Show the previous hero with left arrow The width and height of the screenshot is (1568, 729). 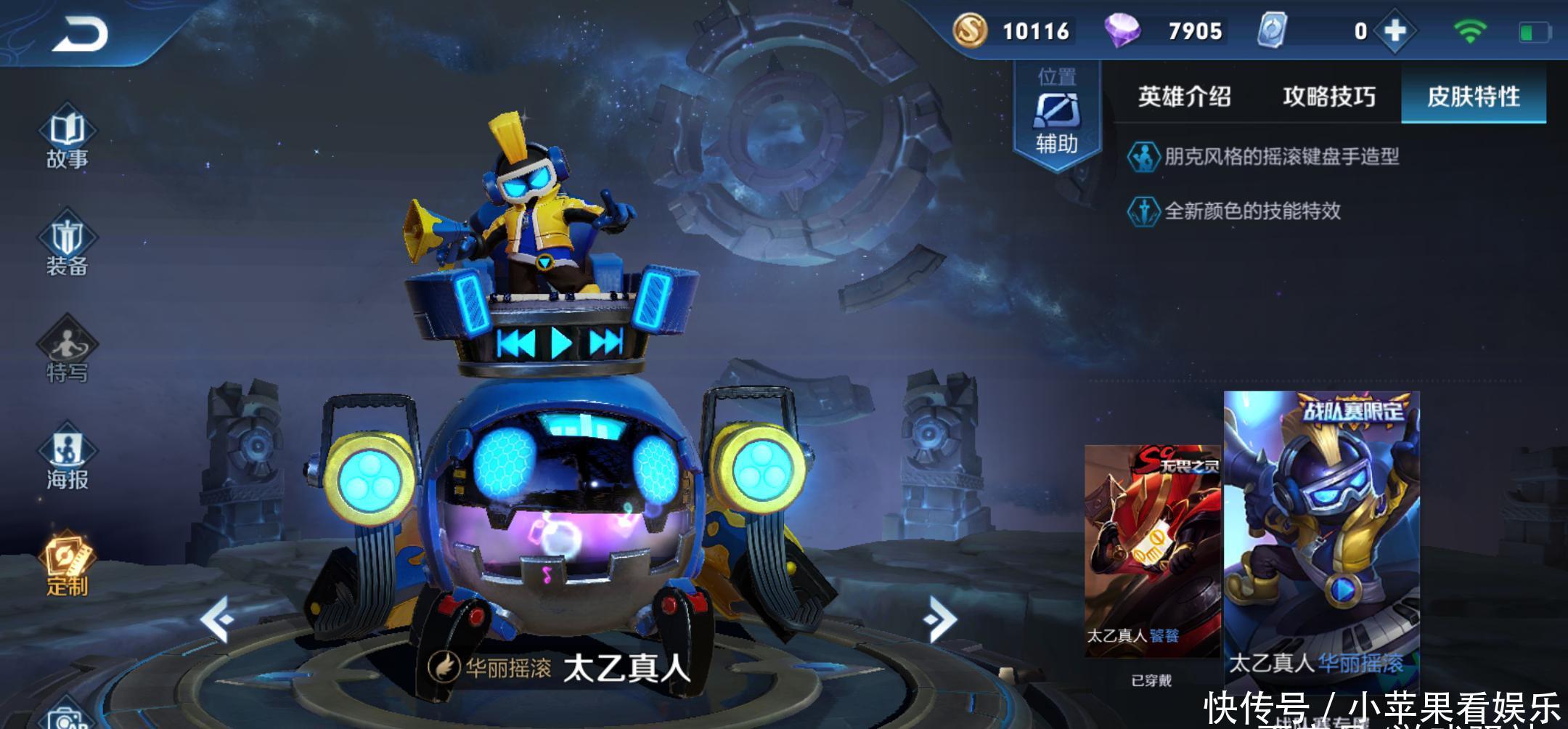[x=217, y=619]
